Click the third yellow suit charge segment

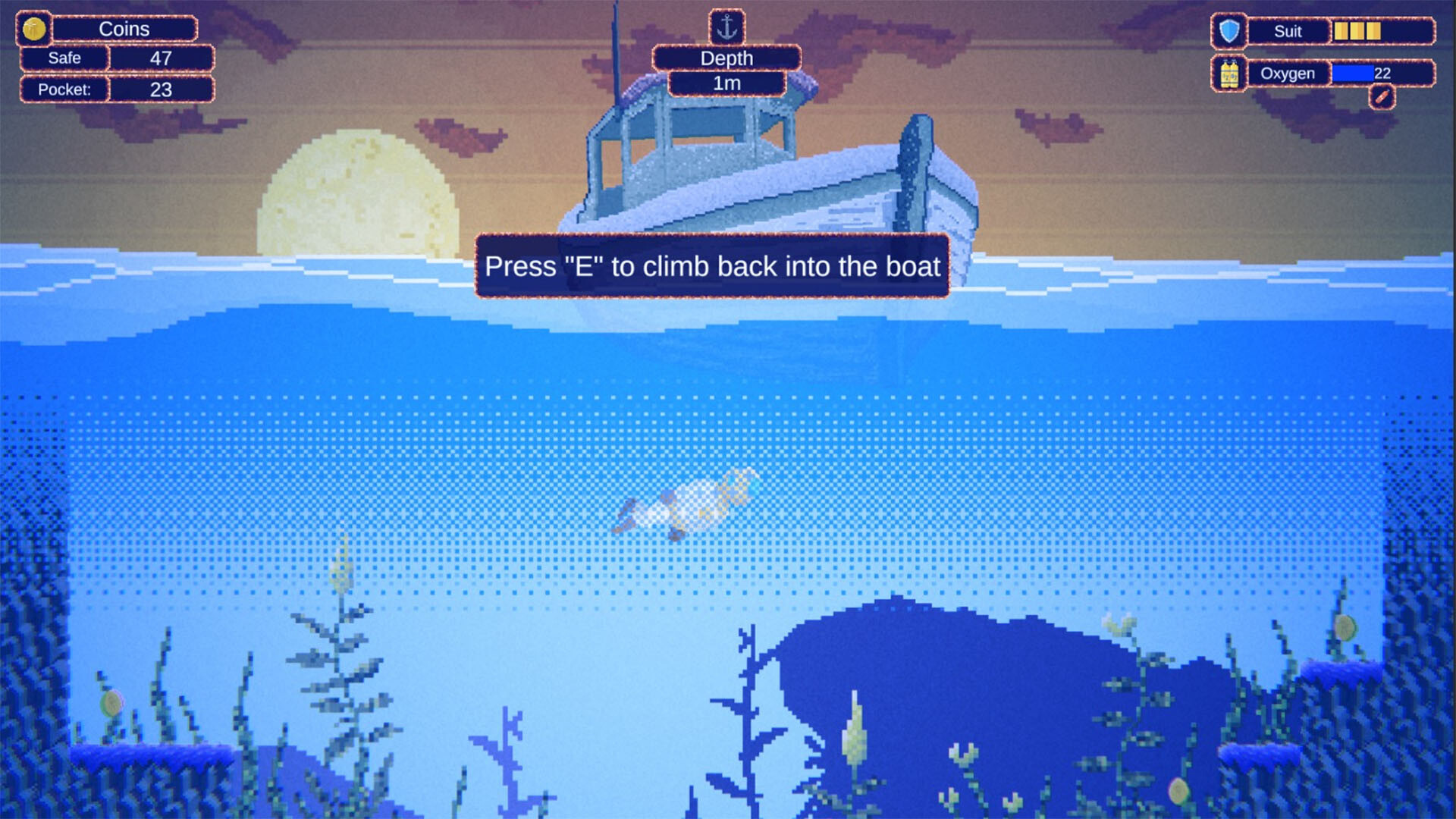pyautogui.click(x=1373, y=31)
